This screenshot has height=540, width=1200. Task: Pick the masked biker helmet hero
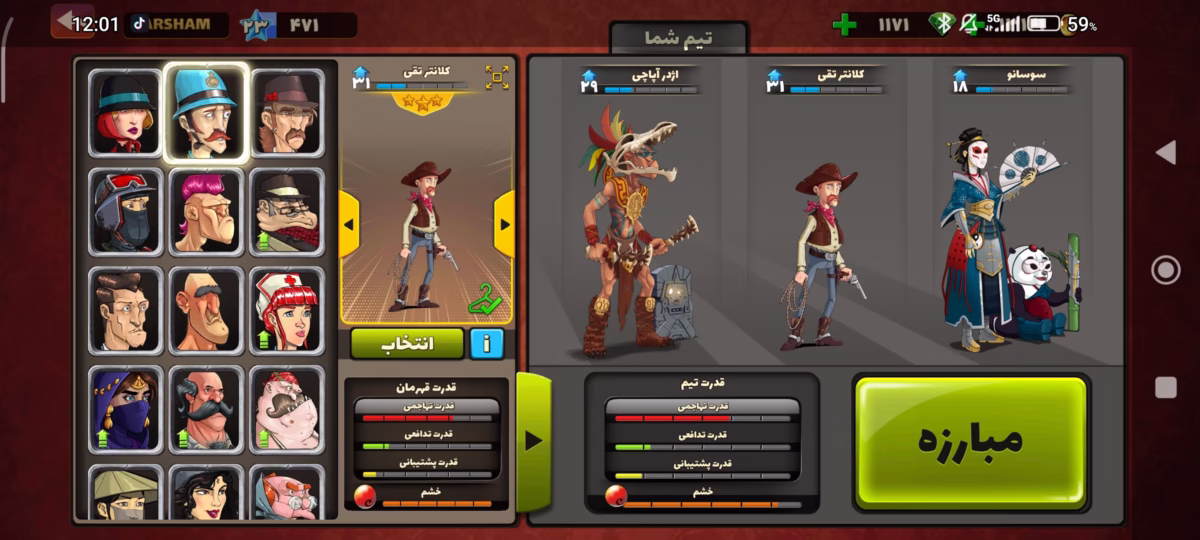pos(125,211)
